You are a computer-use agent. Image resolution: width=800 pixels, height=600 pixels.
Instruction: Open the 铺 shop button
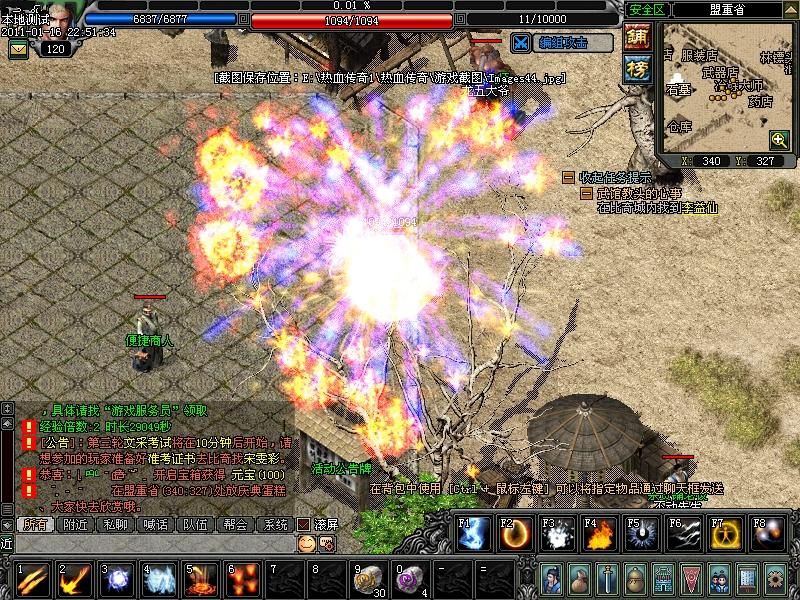coord(637,37)
